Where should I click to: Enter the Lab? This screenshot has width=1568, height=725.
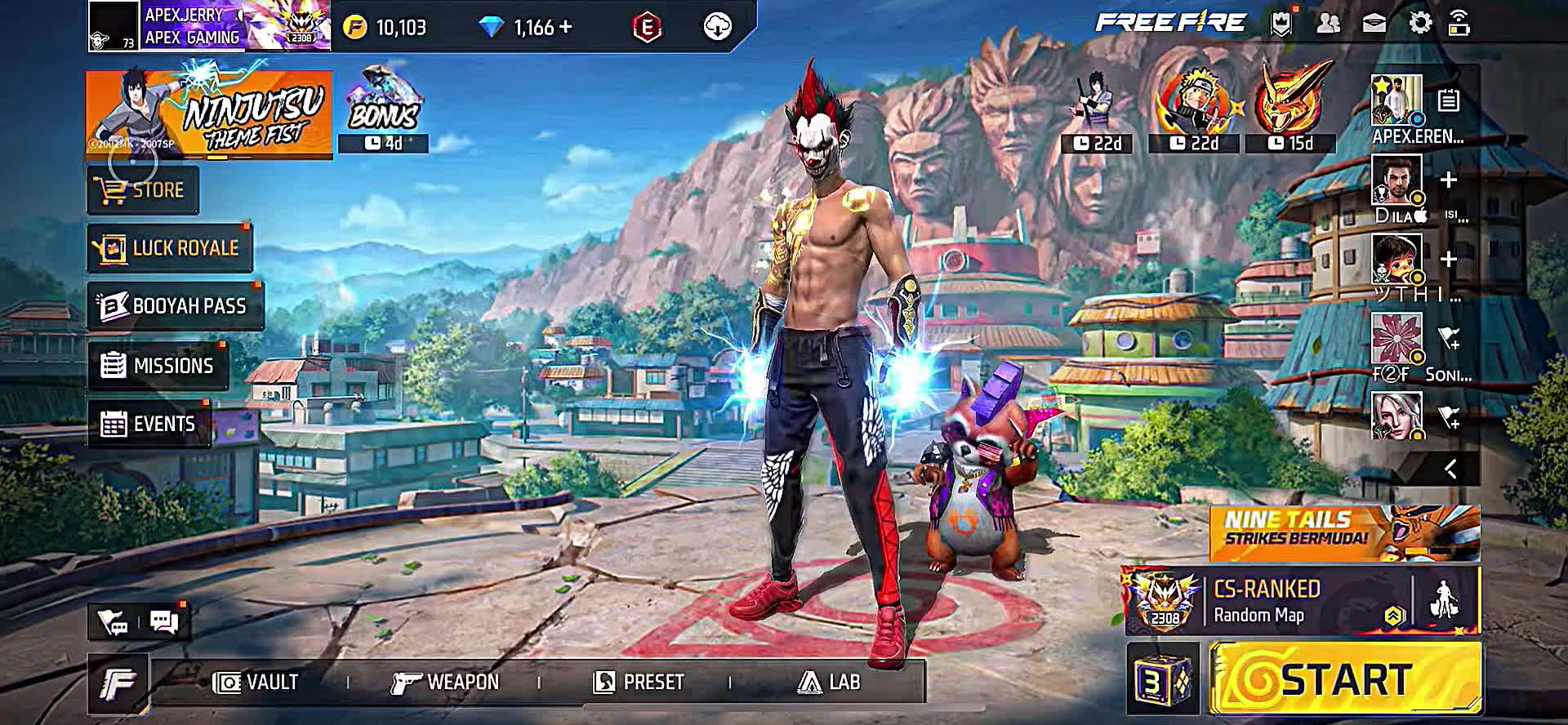pos(829,682)
